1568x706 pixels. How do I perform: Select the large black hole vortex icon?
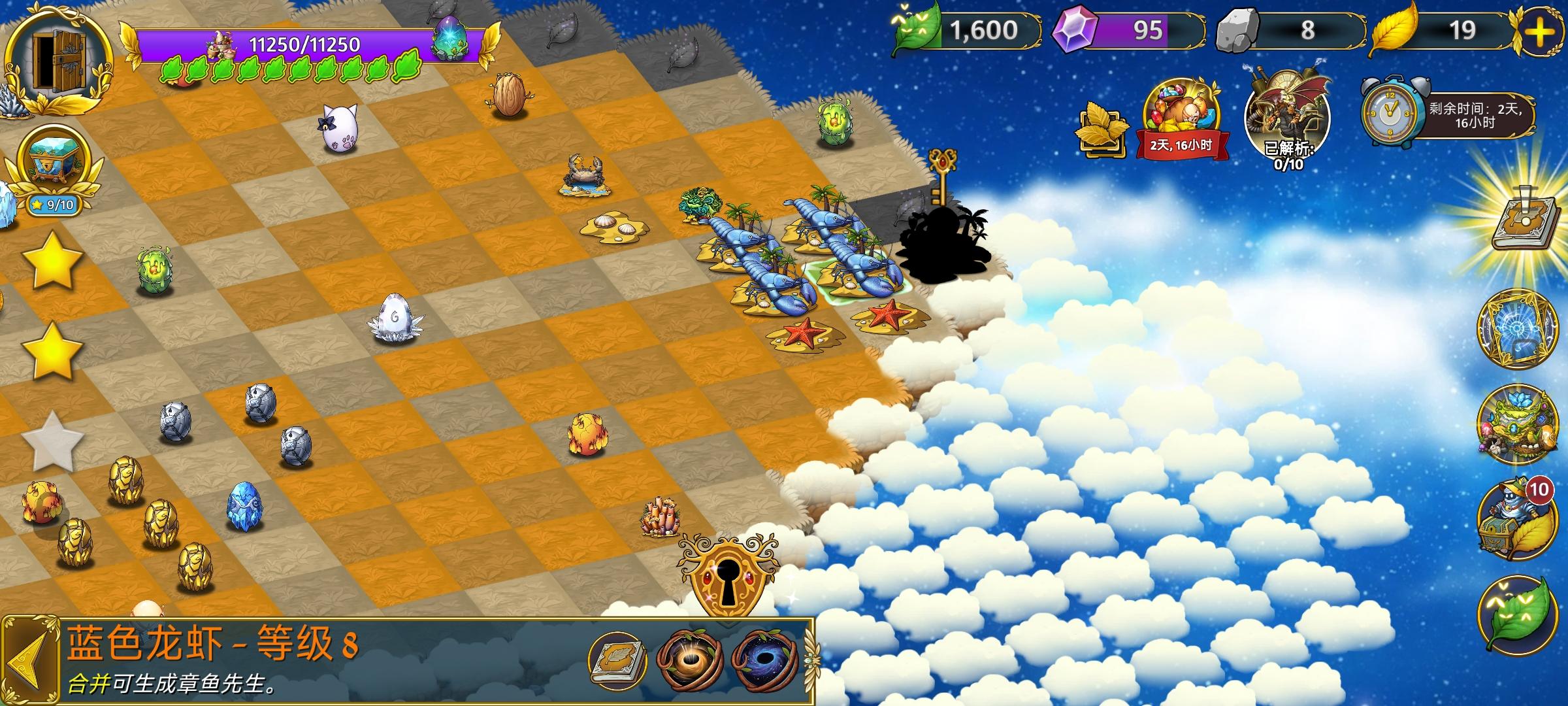pyautogui.click(x=766, y=660)
